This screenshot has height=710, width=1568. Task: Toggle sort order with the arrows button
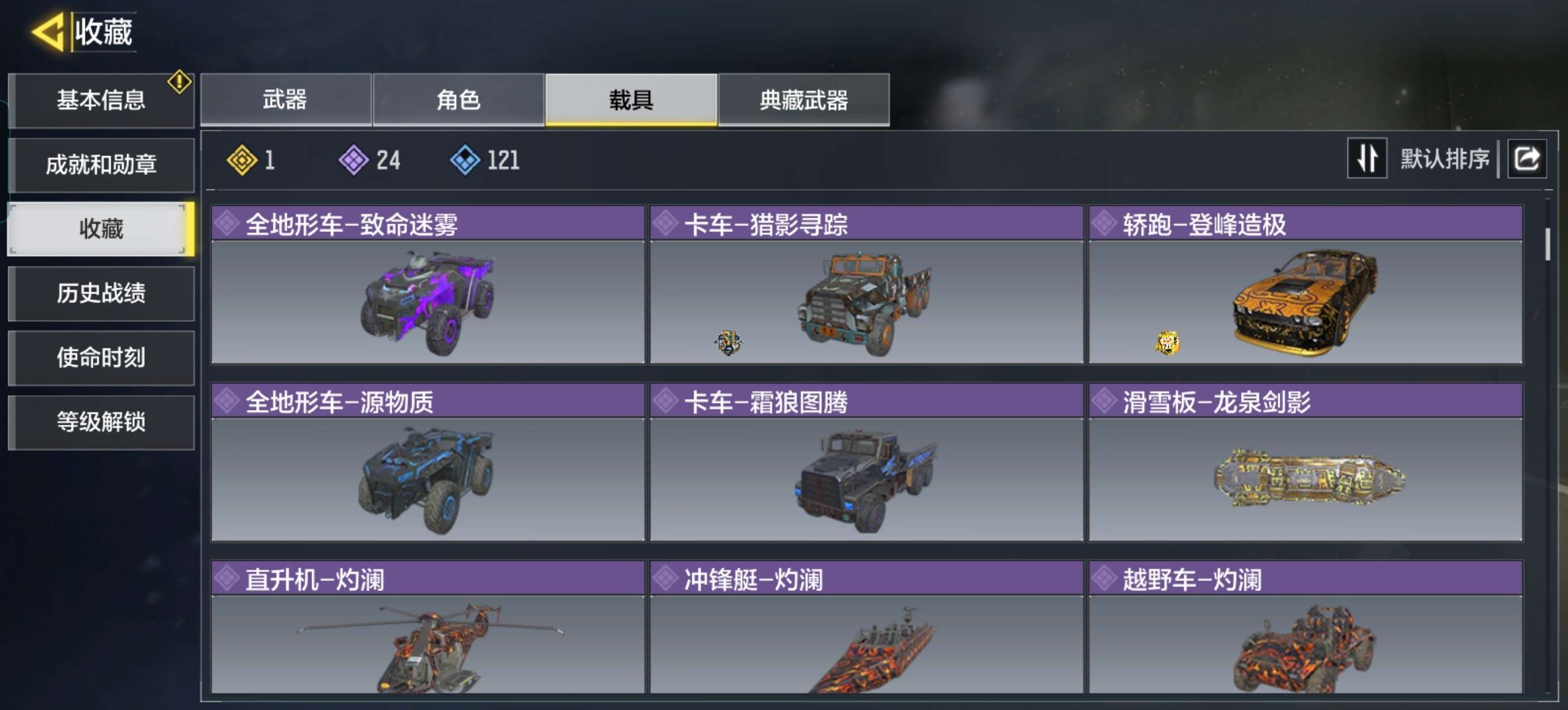tap(1366, 159)
